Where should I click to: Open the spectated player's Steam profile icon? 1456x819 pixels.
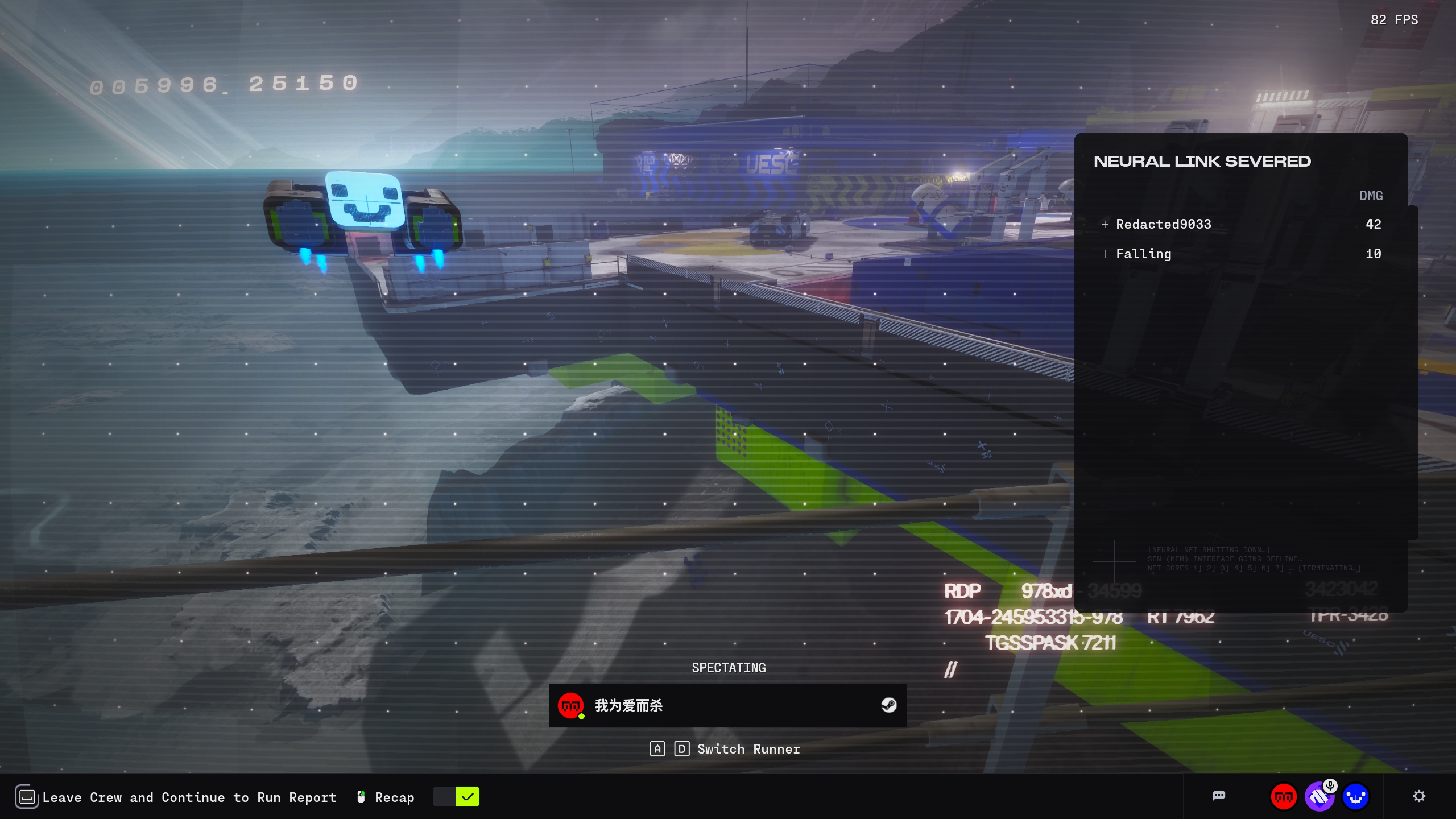(x=888, y=705)
